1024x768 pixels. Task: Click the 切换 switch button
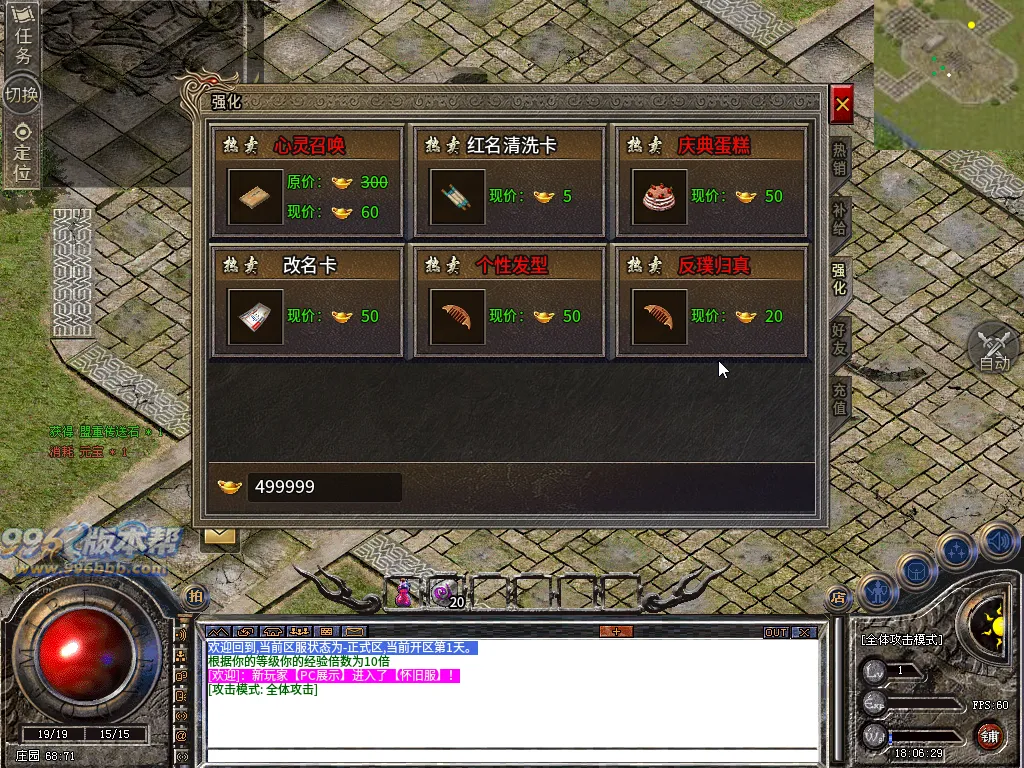coord(22,95)
